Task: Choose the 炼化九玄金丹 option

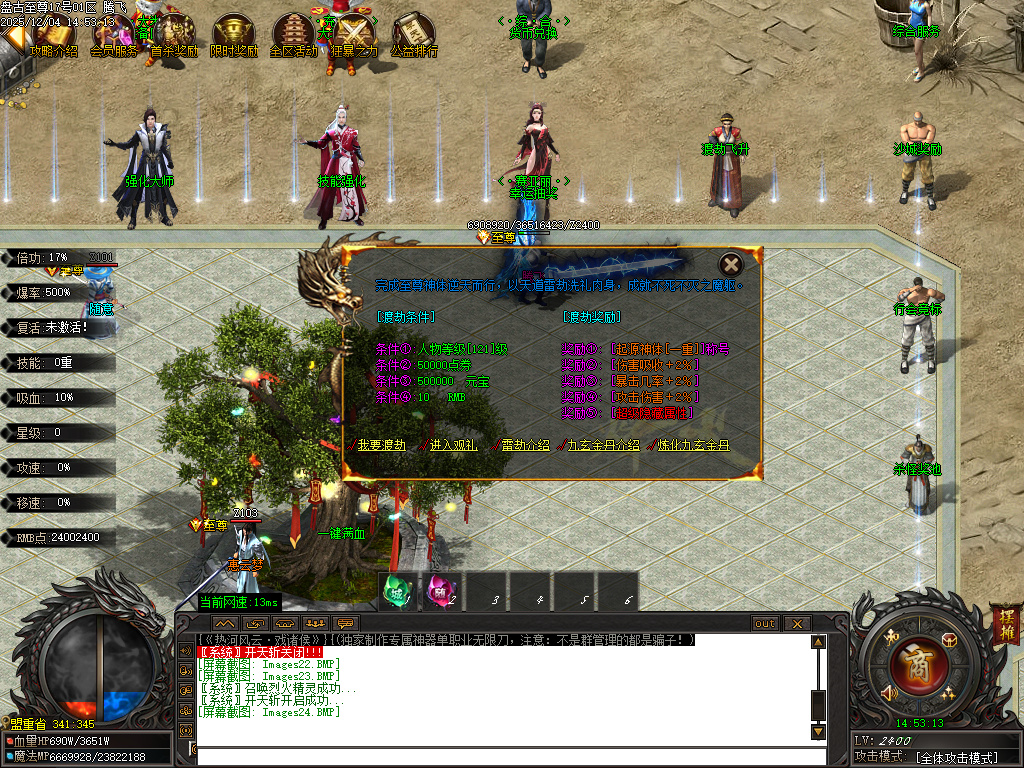Action: (694, 445)
